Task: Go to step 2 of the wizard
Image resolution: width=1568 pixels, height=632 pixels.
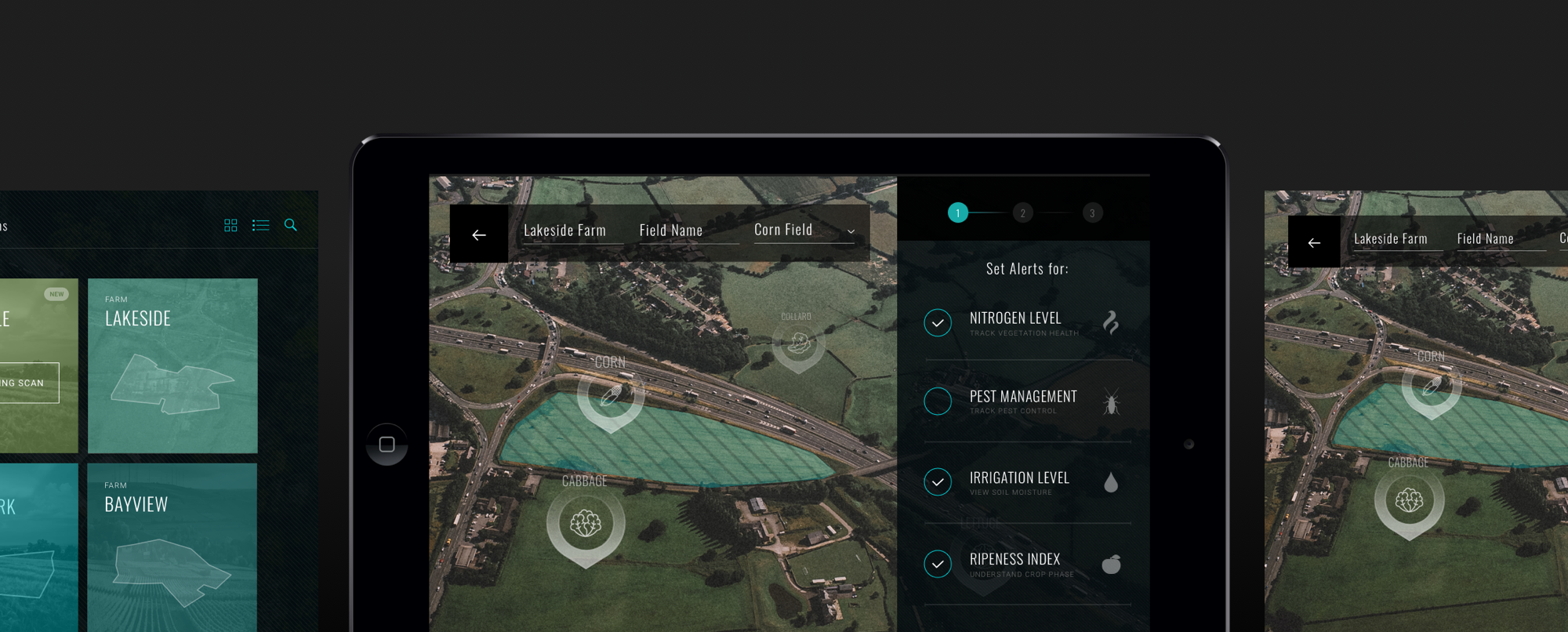Action: point(1022,213)
